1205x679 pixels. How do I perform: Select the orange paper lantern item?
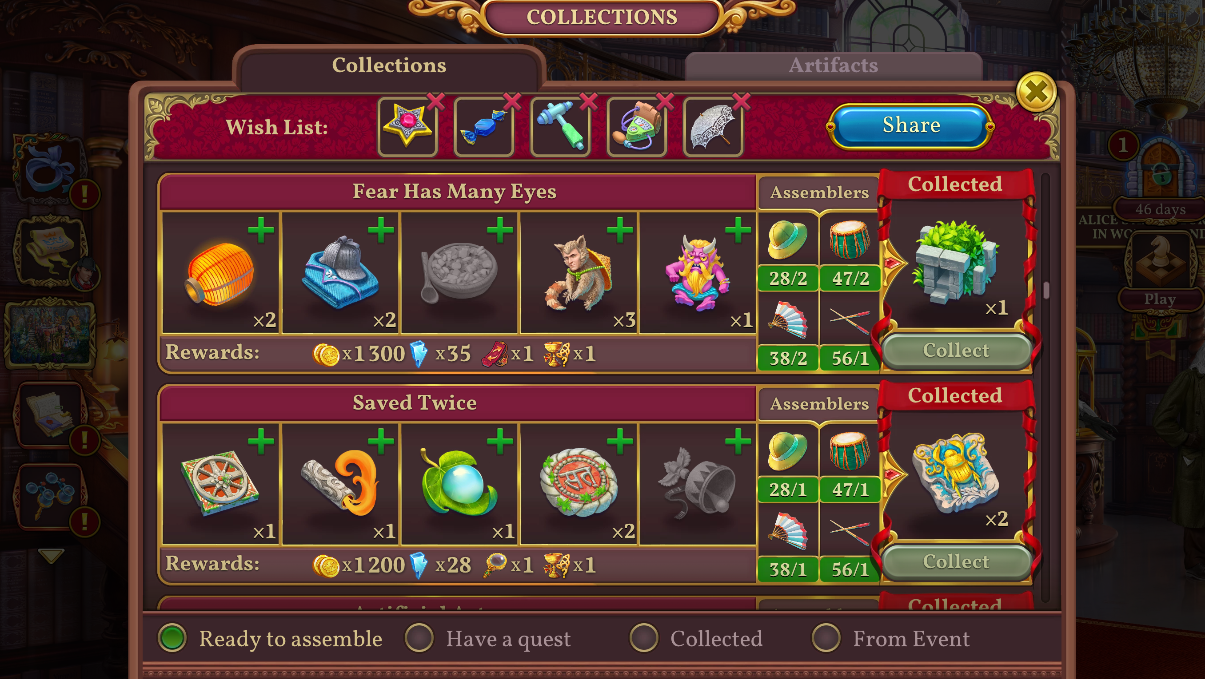[220, 274]
